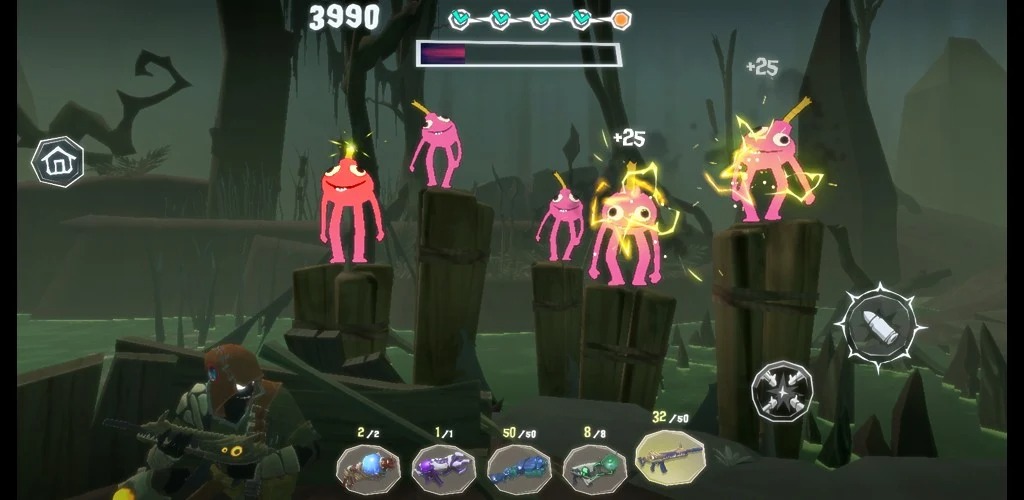Tap the home button
The image size is (1024, 500).
(57, 160)
